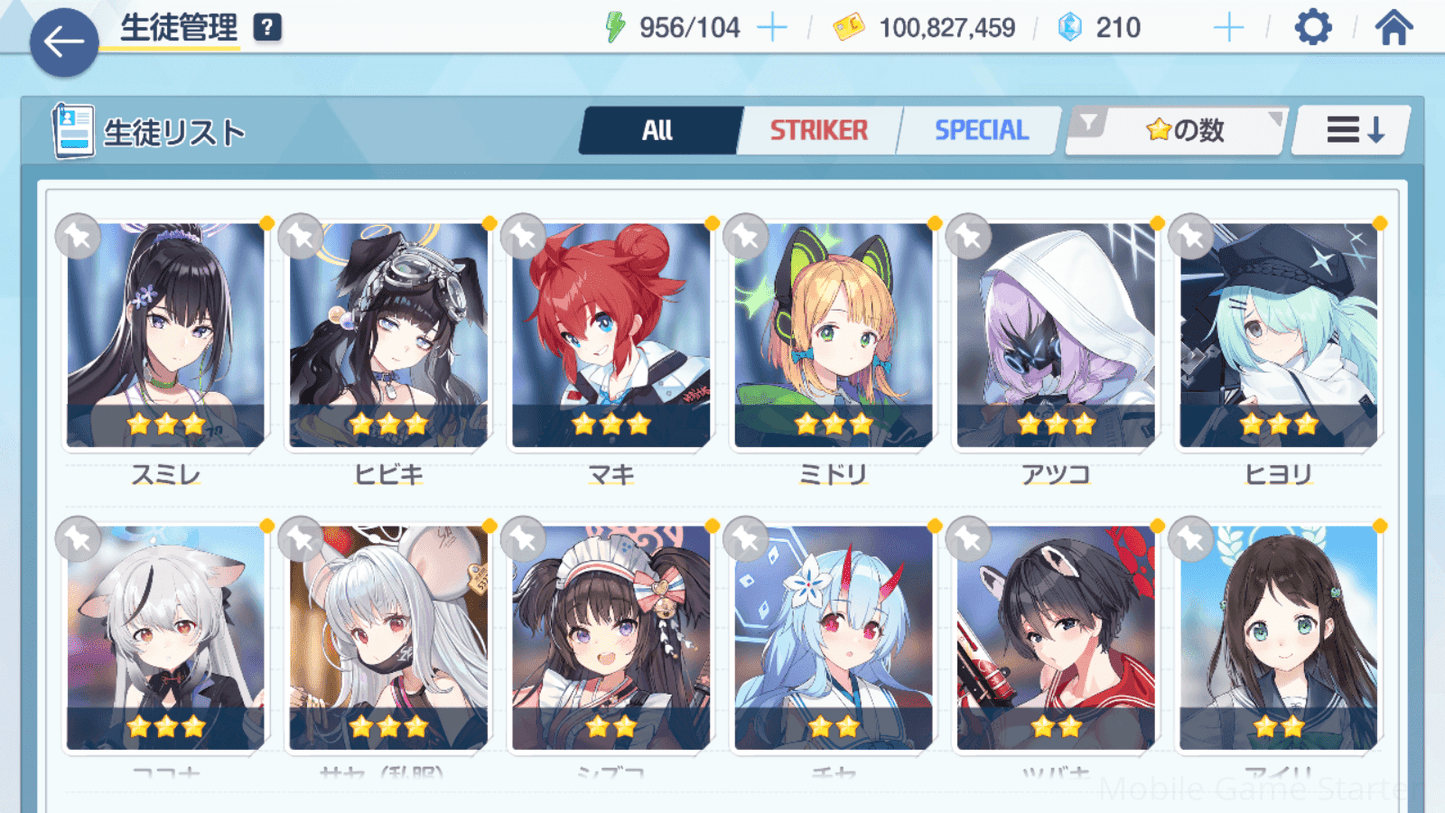Switch to the SPECIAL tab
The width and height of the screenshot is (1445, 813).
pyautogui.click(x=980, y=130)
